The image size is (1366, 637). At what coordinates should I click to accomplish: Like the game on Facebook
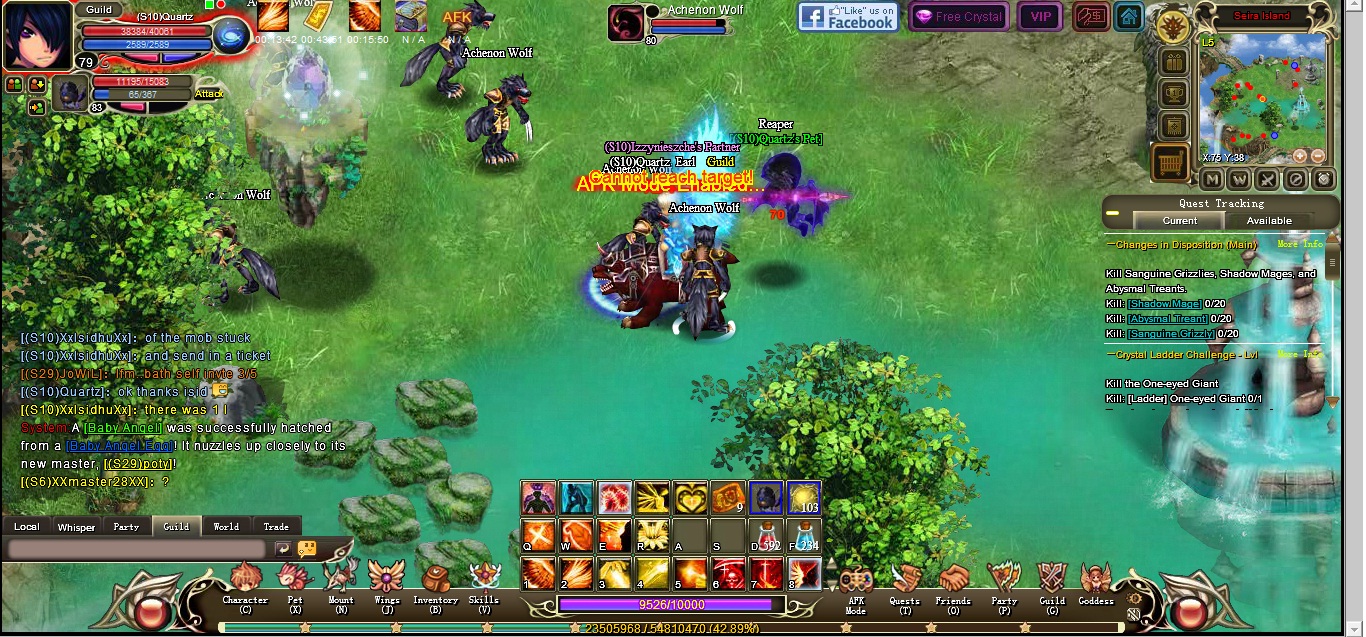(848, 16)
